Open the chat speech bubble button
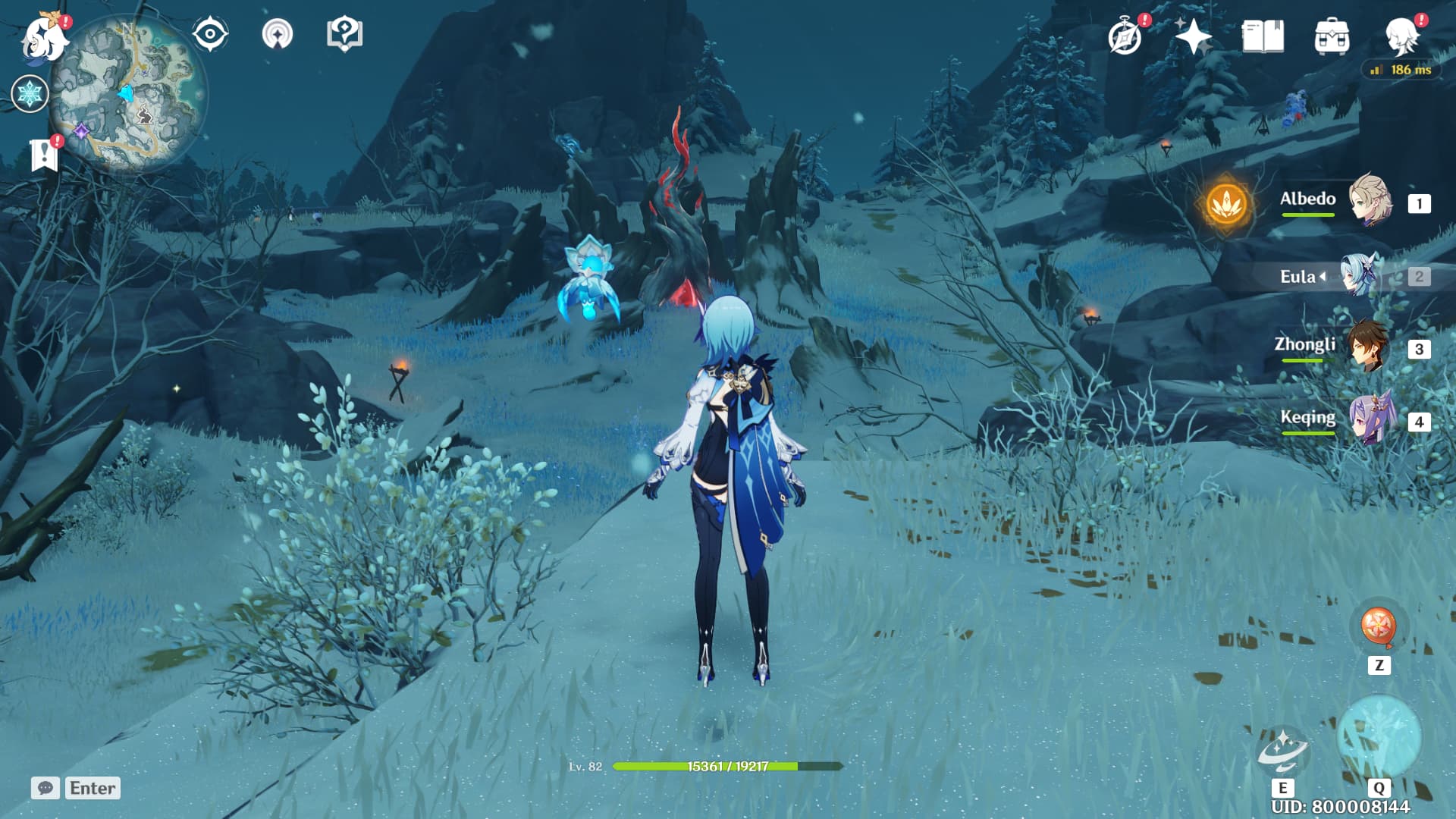The width and height of the screenshot is (1456, 819). click(x=45, y=788)
